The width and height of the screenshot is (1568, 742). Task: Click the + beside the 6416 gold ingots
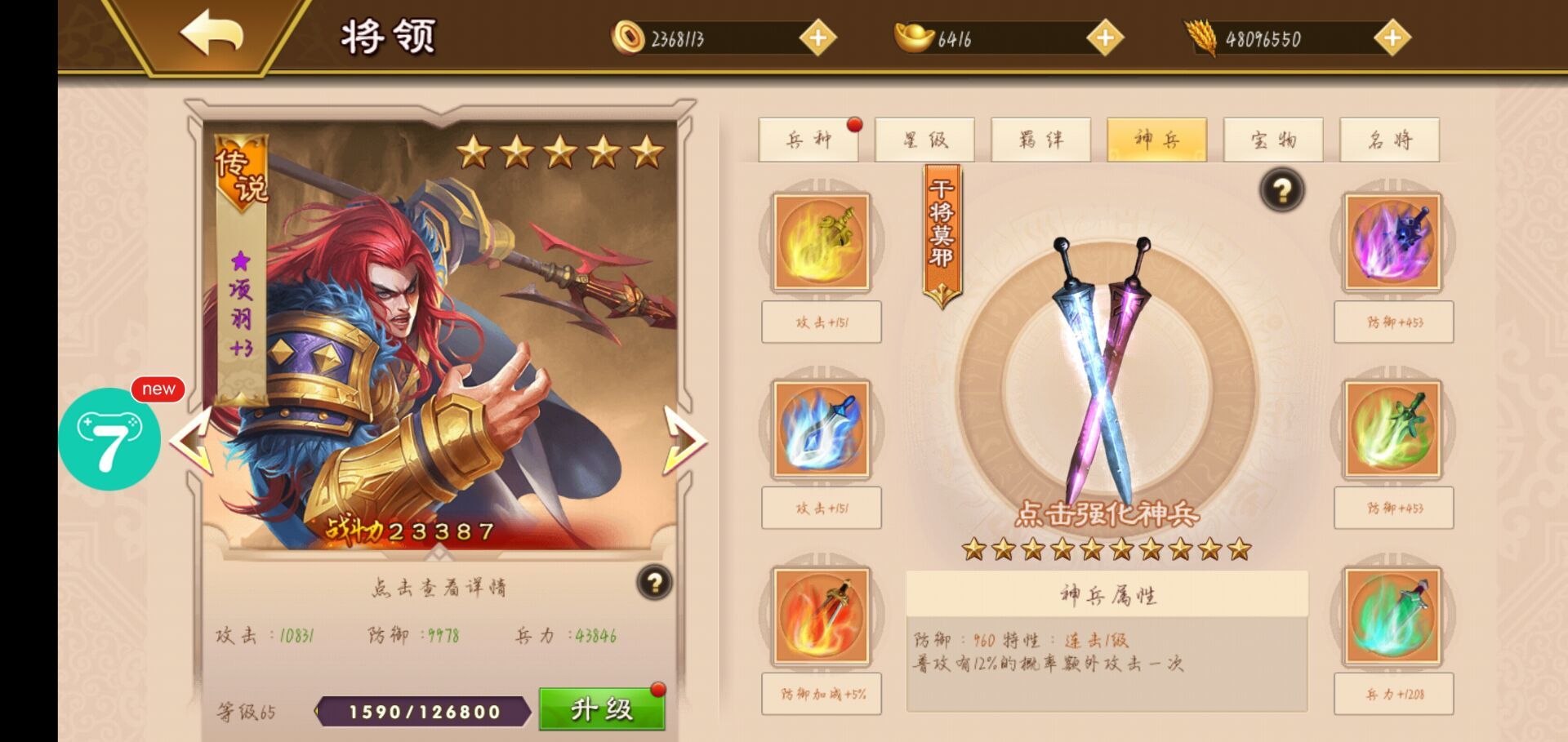[1107, 36]
